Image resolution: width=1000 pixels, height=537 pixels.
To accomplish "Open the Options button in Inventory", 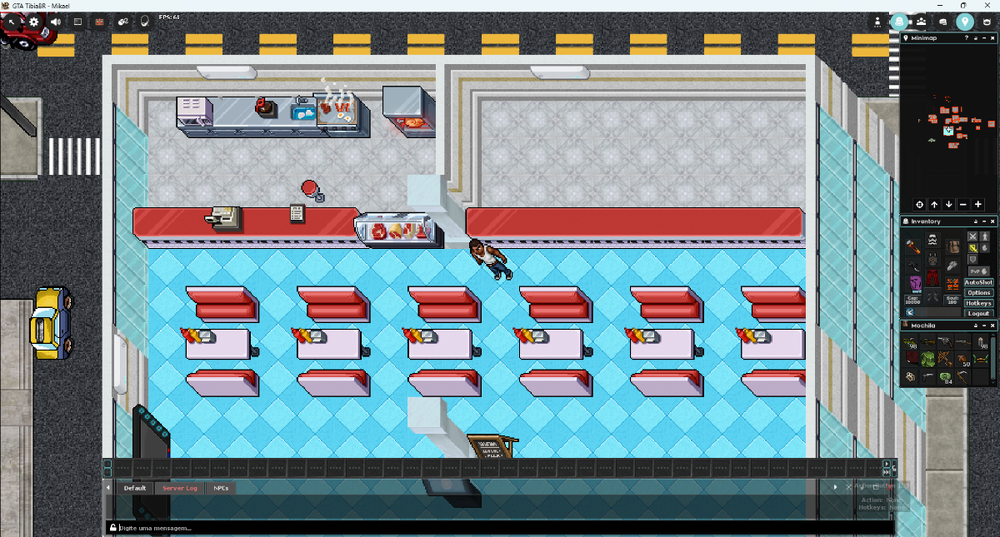I will click(x=979, y=293).
